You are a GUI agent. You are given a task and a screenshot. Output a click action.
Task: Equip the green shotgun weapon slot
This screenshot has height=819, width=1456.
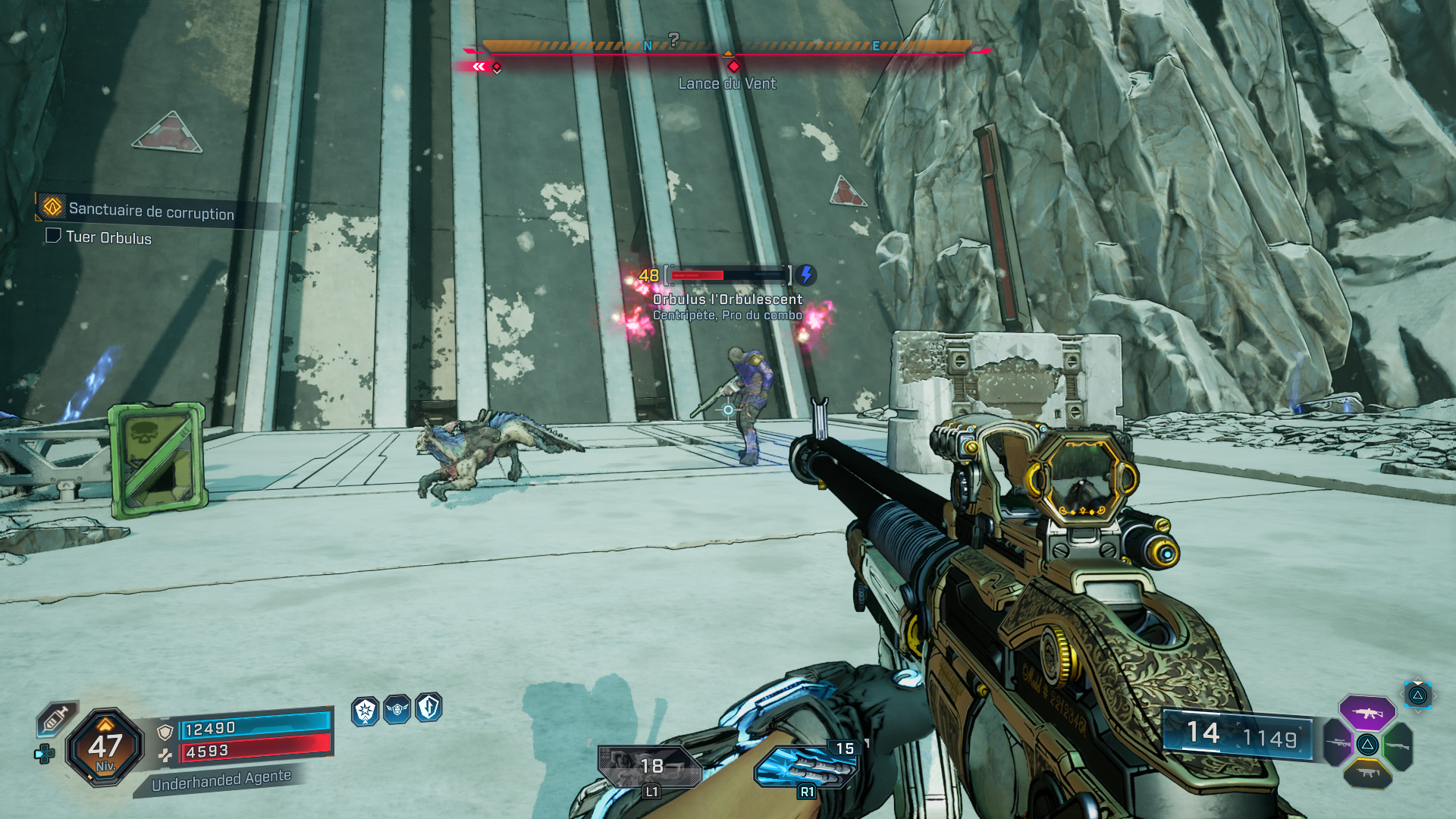click(1398, 745)
